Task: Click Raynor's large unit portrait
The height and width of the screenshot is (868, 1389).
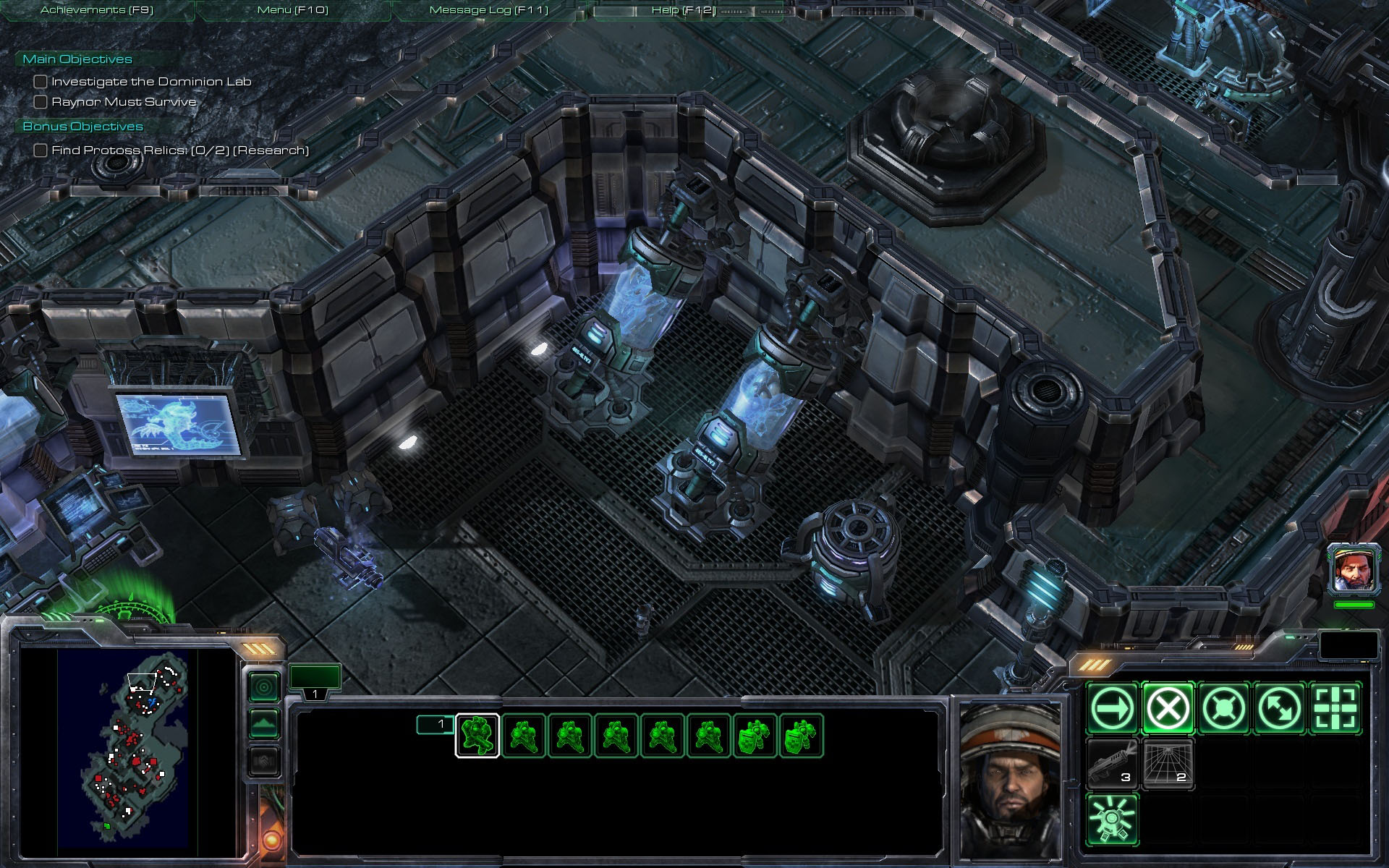Action: tap(1011, 780)
